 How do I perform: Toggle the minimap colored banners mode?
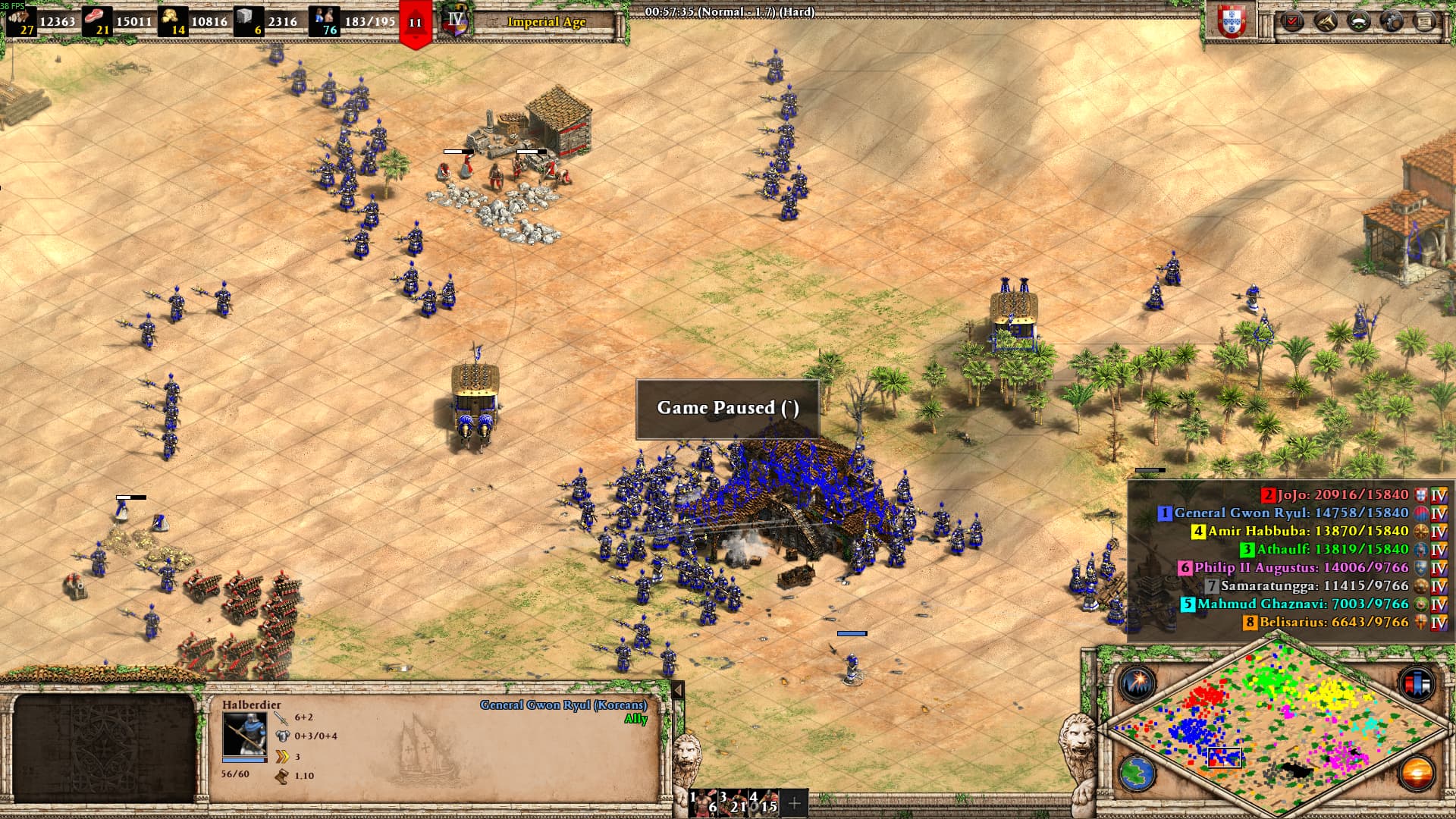point(1415,682)
